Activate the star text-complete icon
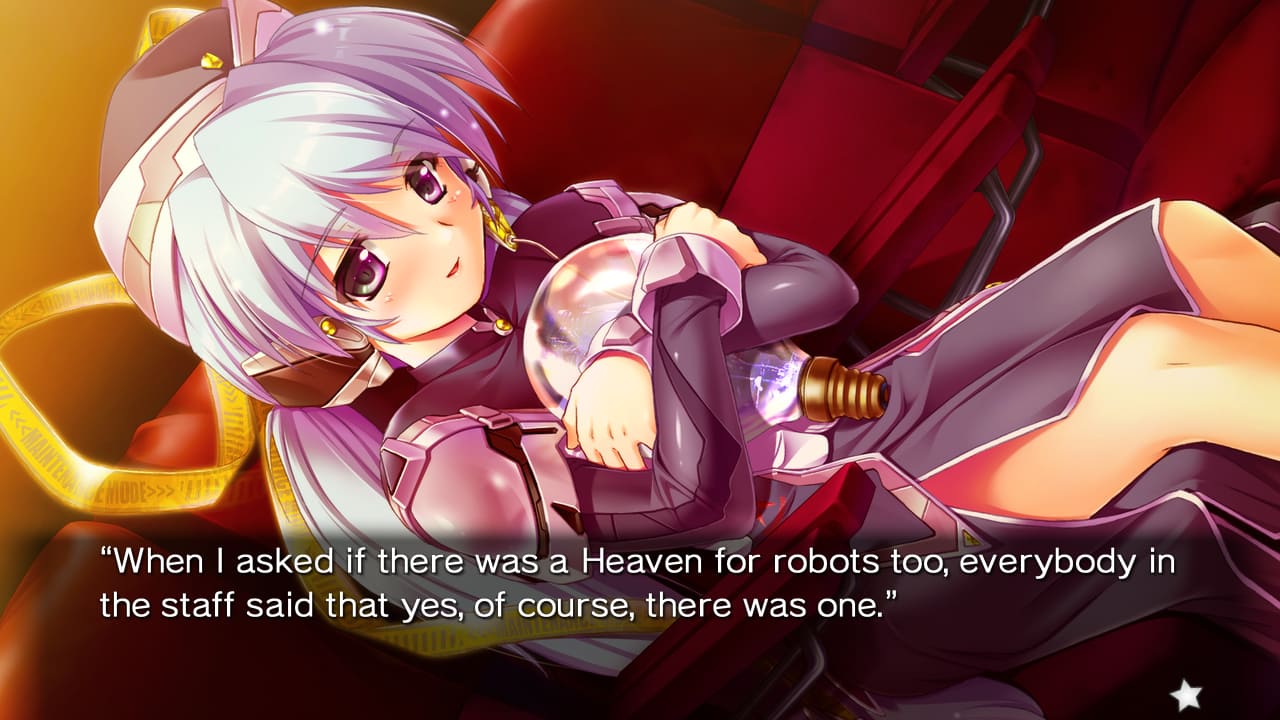The image size is (1280, 720). tap(1186, 692)
